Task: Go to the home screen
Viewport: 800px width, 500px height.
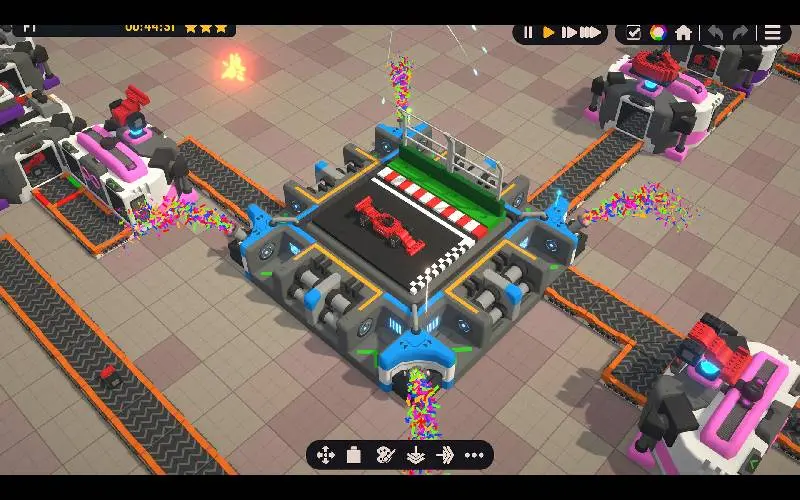Action: [x=683, y=32]
